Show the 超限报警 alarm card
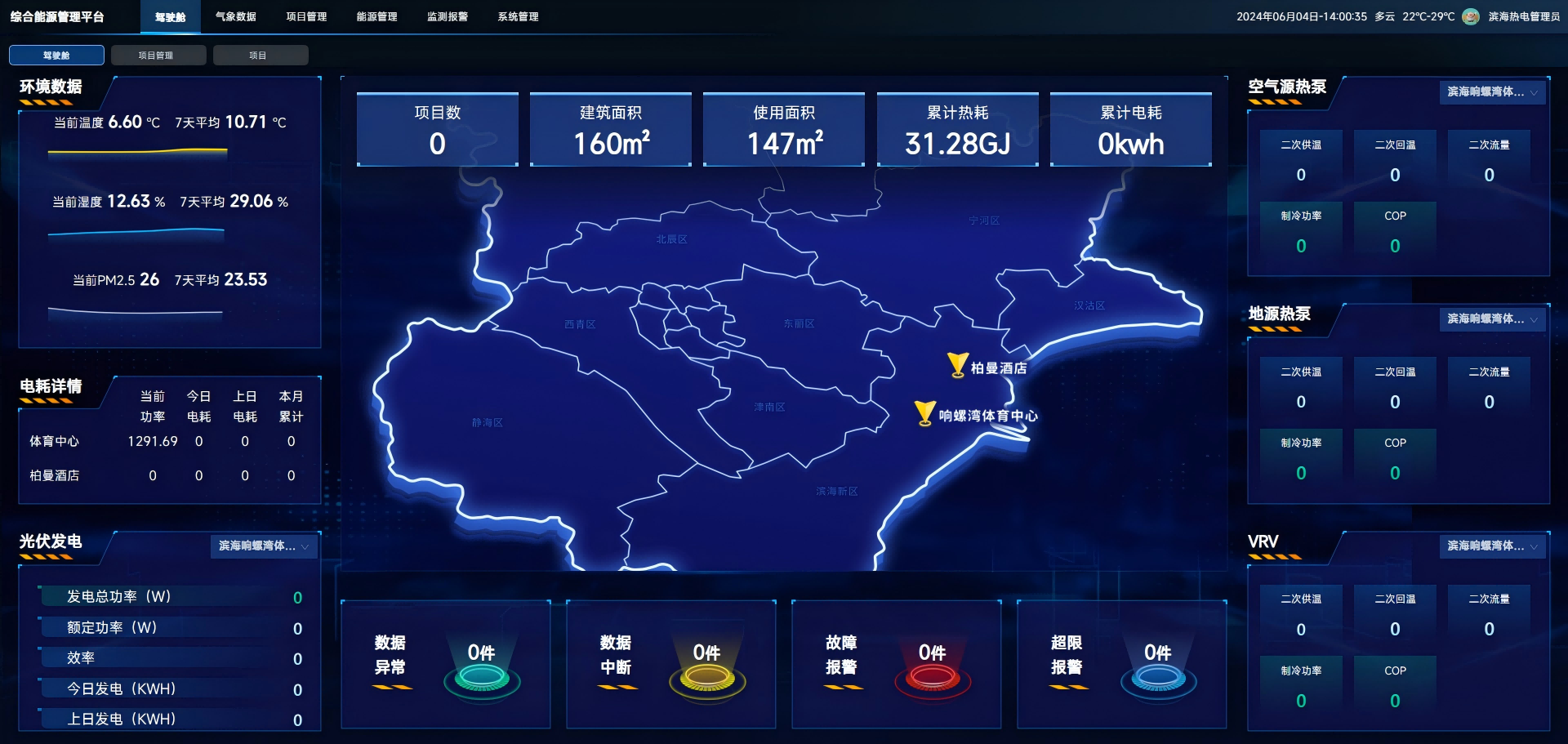The width and height of the screenshot is (1568, 744). click(x=1121, y=664)
